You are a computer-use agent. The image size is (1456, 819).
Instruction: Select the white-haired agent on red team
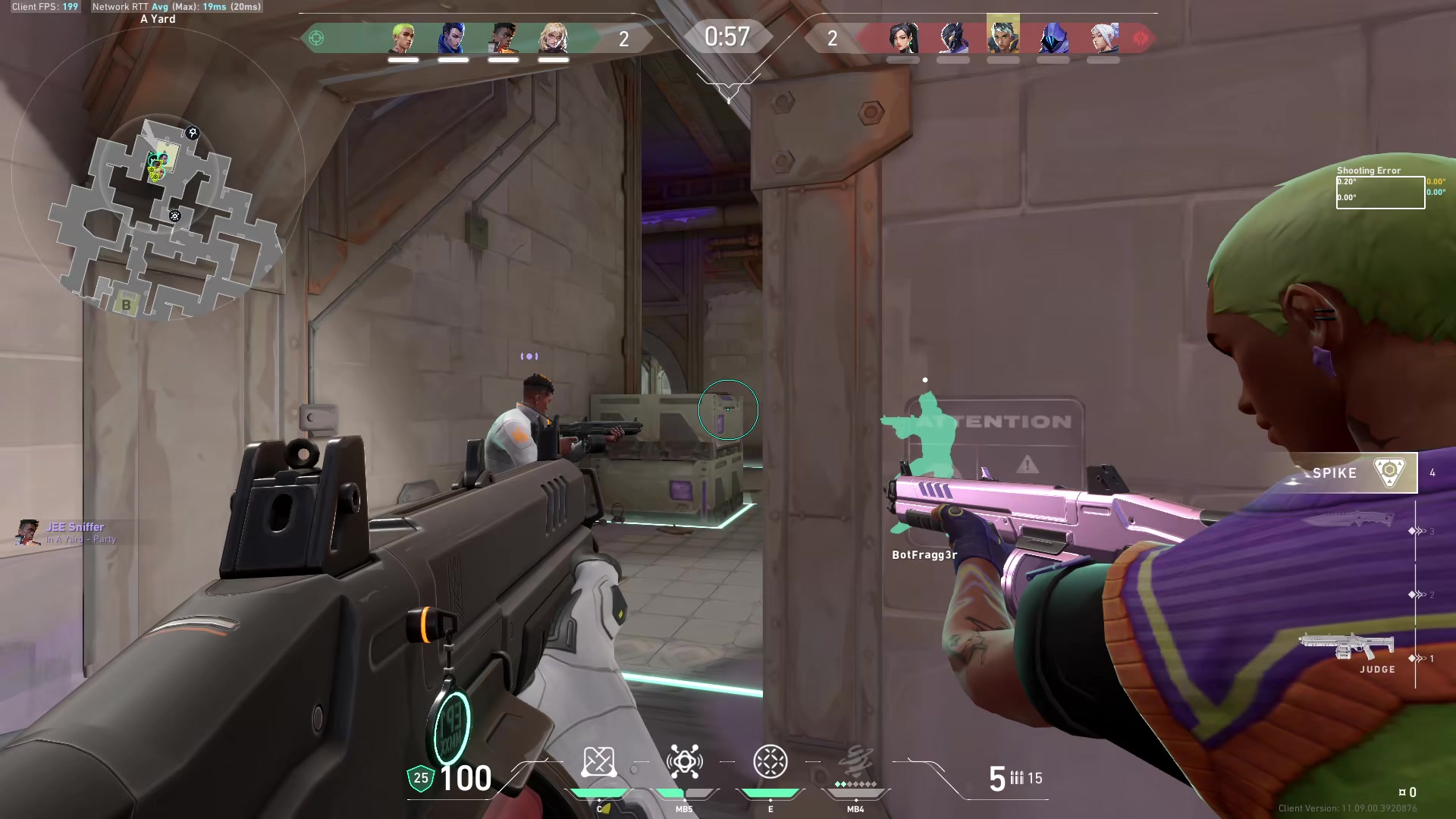point(1103,38)
